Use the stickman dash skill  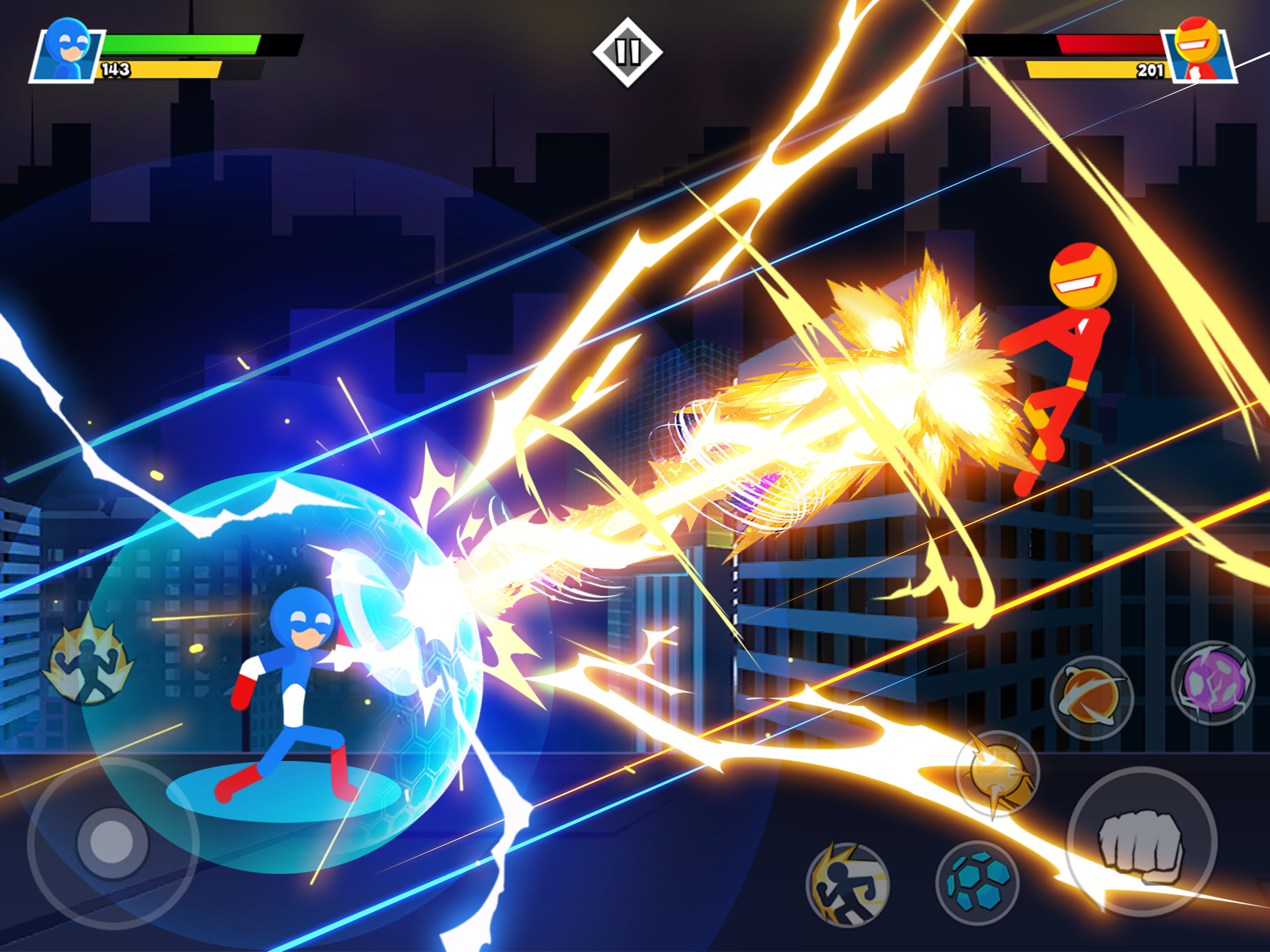[847, 884]
